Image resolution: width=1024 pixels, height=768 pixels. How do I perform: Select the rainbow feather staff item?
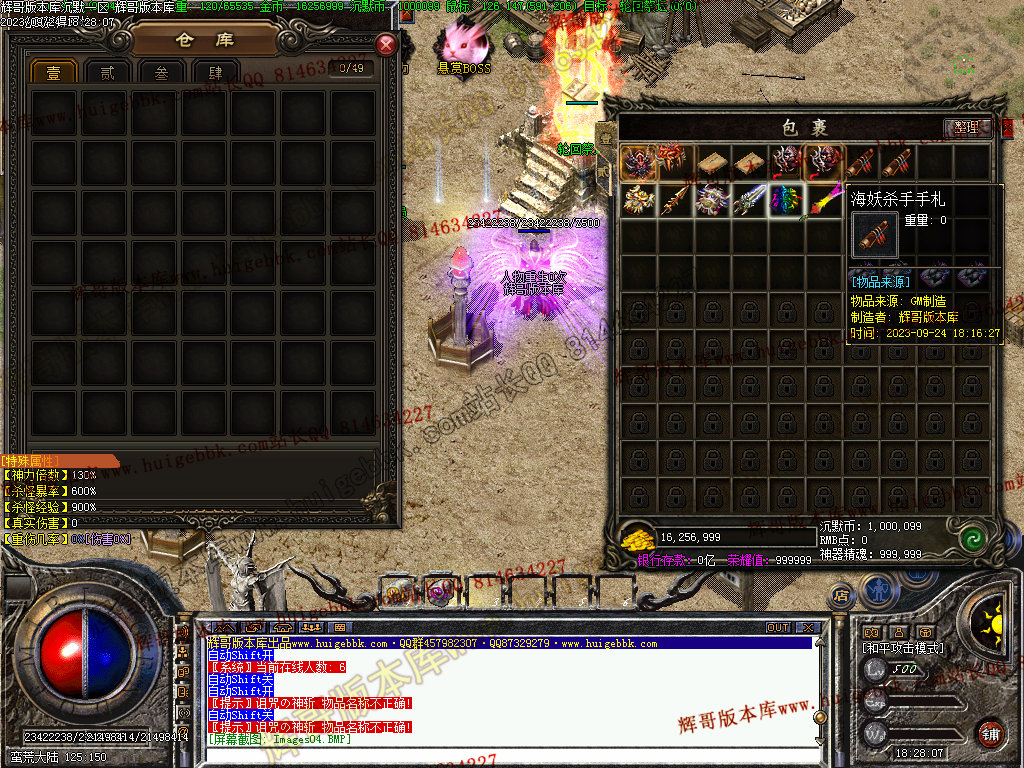click(823, 200)
